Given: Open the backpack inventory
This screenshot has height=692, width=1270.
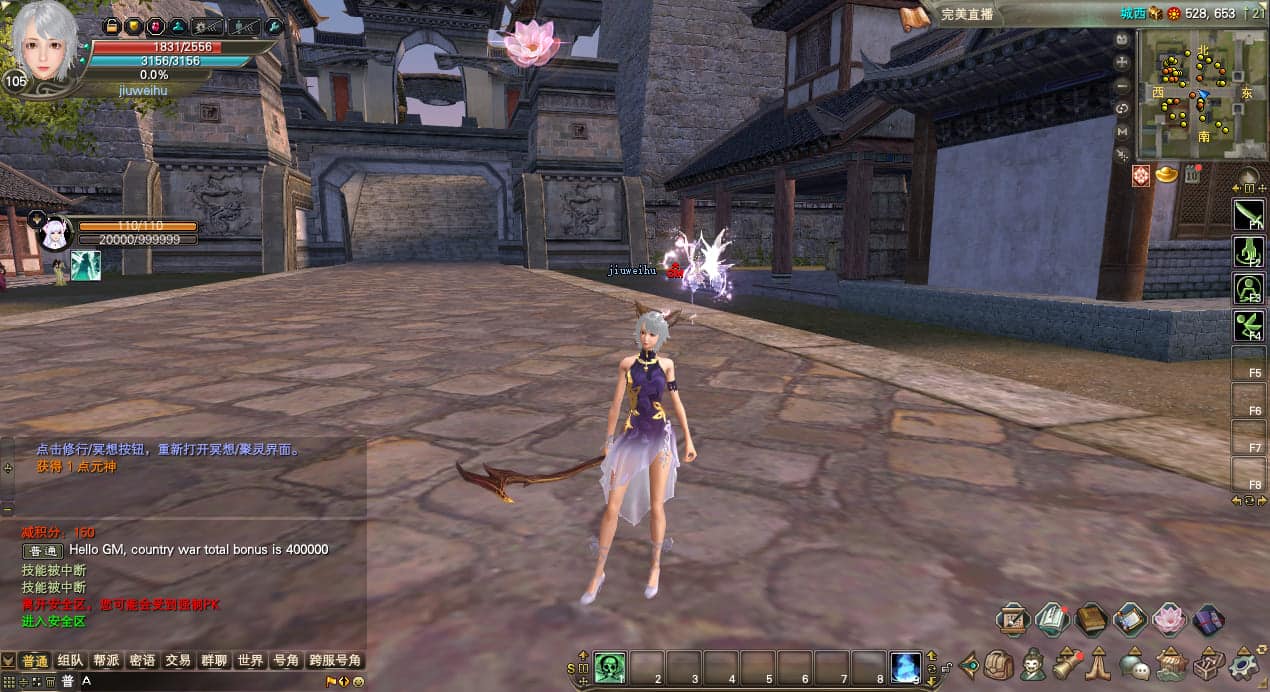Looking at the screenshot, I should pyautogui.click(x=999, y=664).
